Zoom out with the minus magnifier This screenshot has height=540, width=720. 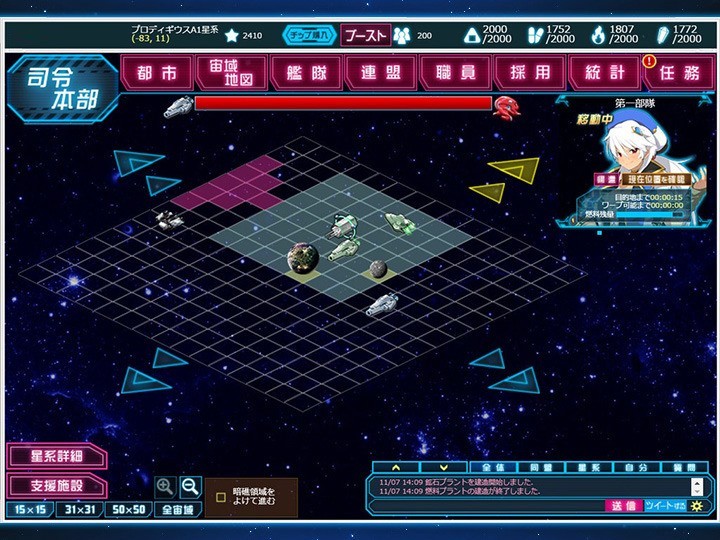click(x=190, y=487)
